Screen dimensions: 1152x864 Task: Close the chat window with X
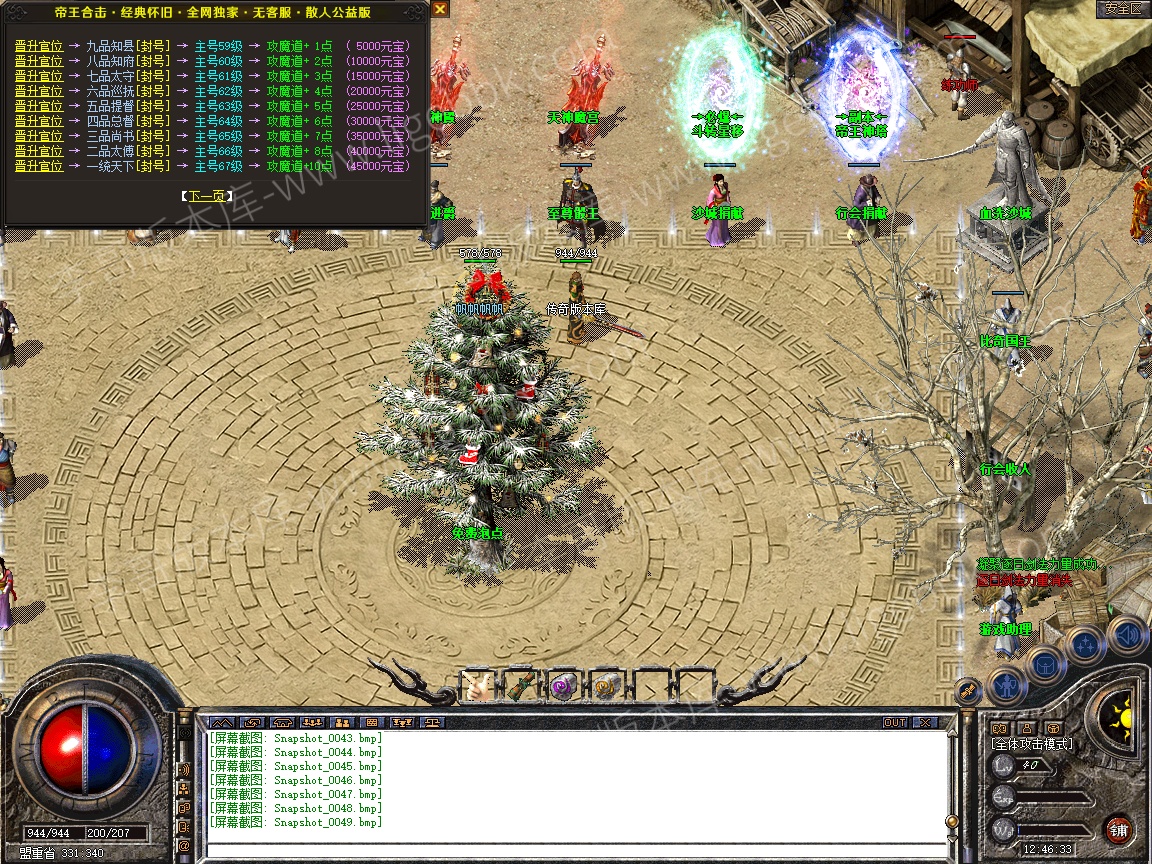(x=925, y=722)
